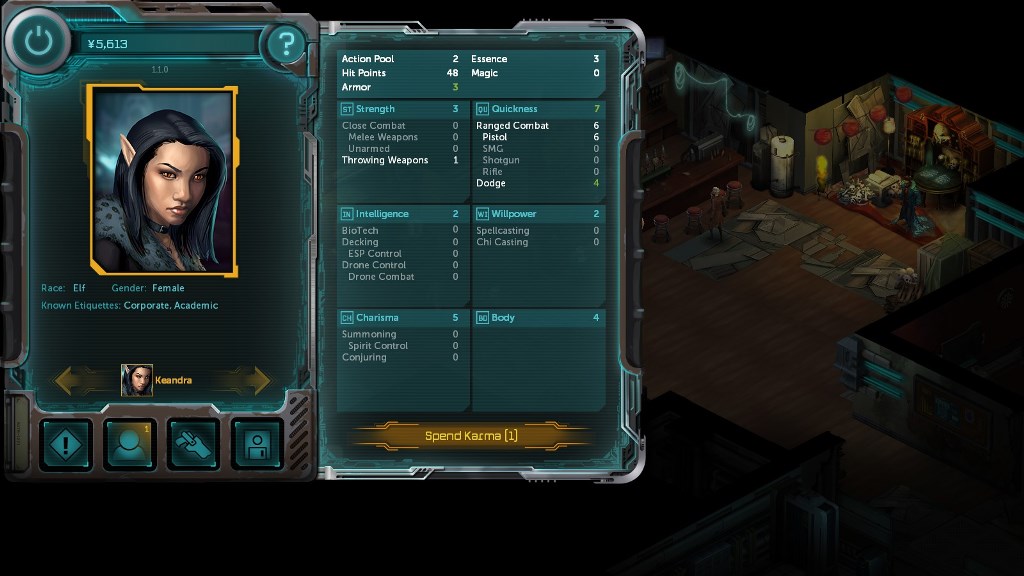
Task: Select the Throwing Weapons skill row
Action: (400, 160)
